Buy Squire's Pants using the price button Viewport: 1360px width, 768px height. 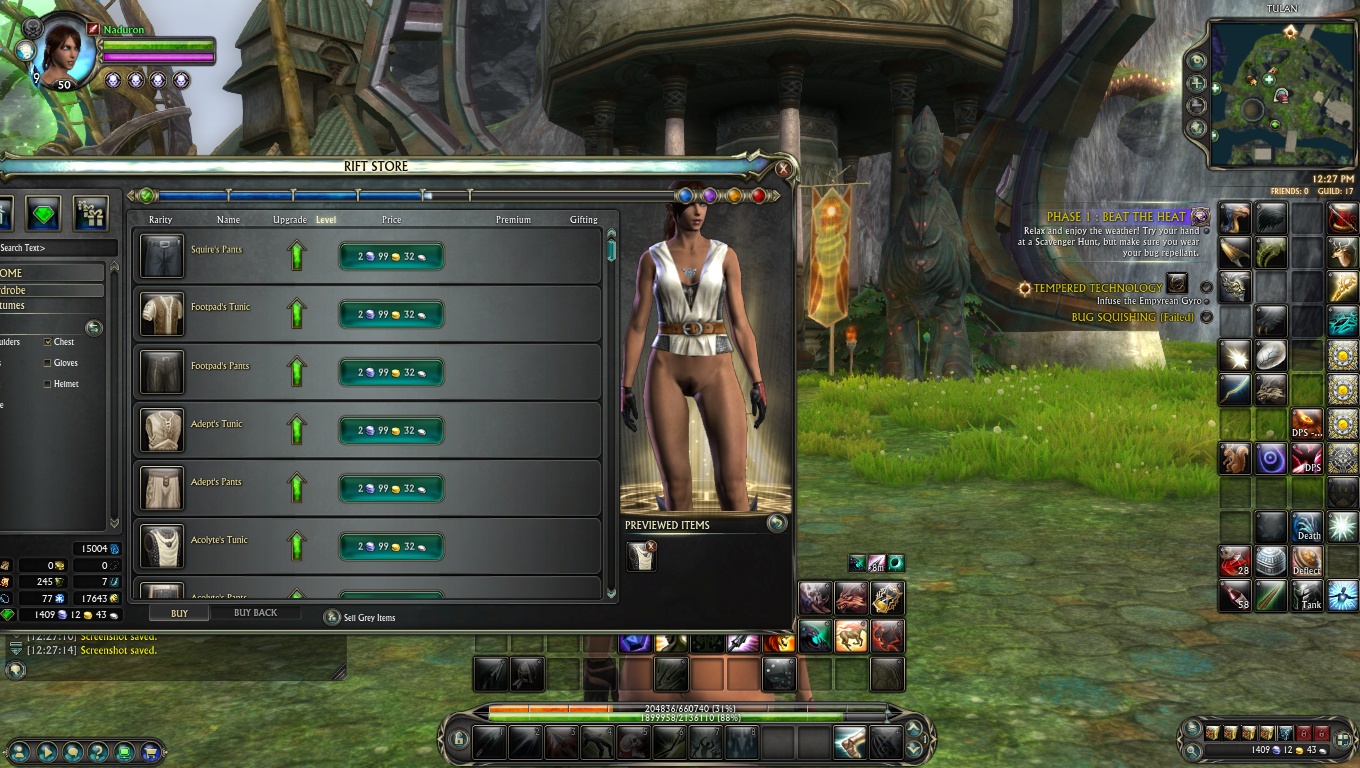391,256
